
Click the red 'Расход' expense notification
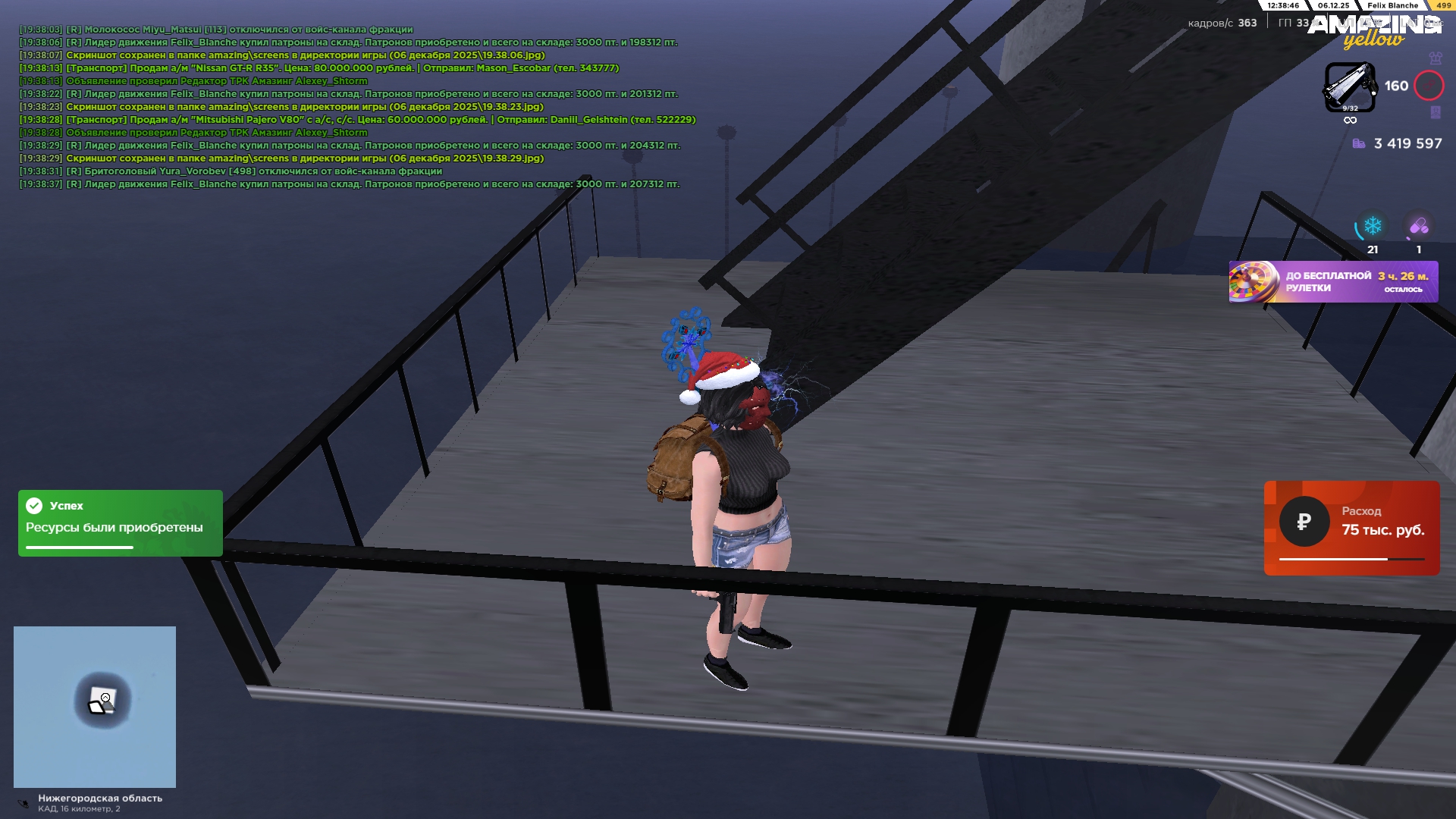[x=1351, y=528]
